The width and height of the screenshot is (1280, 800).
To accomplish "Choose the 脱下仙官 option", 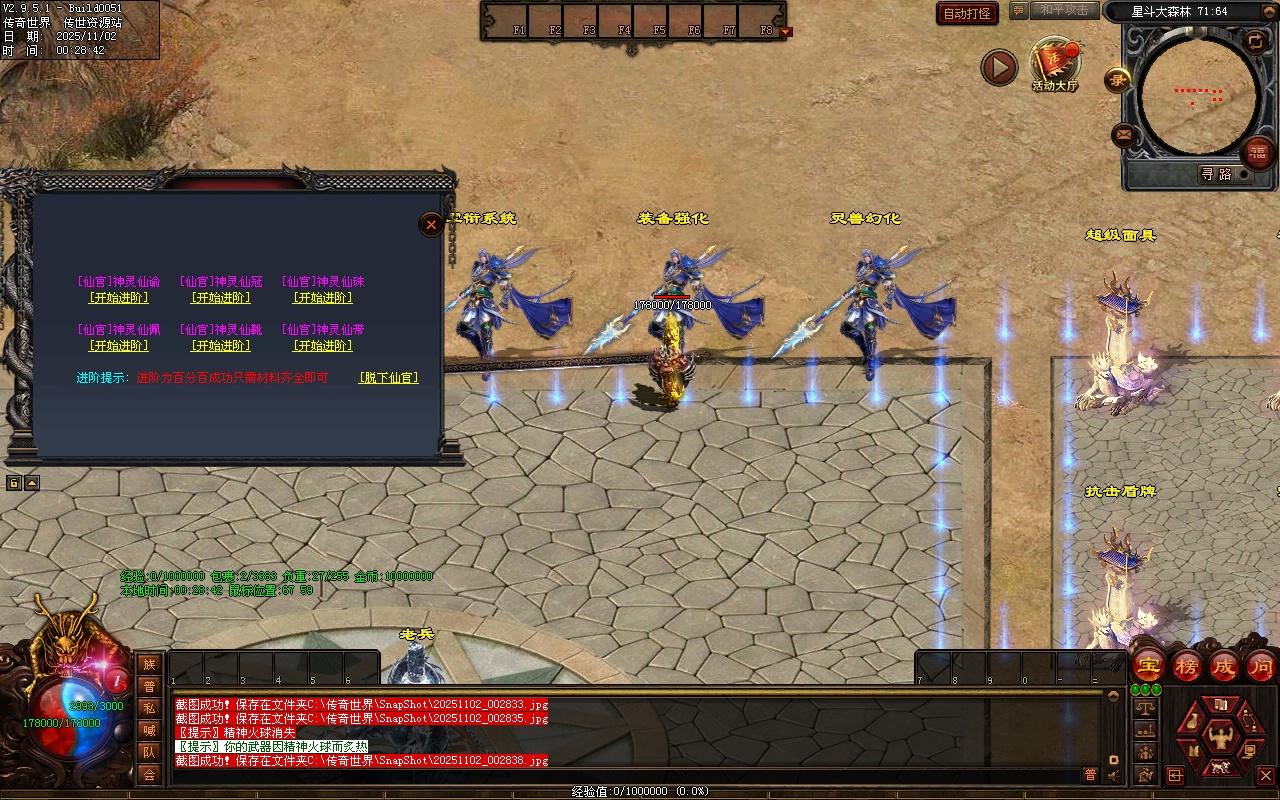I will pyautogui.click(x=388, y=378).
